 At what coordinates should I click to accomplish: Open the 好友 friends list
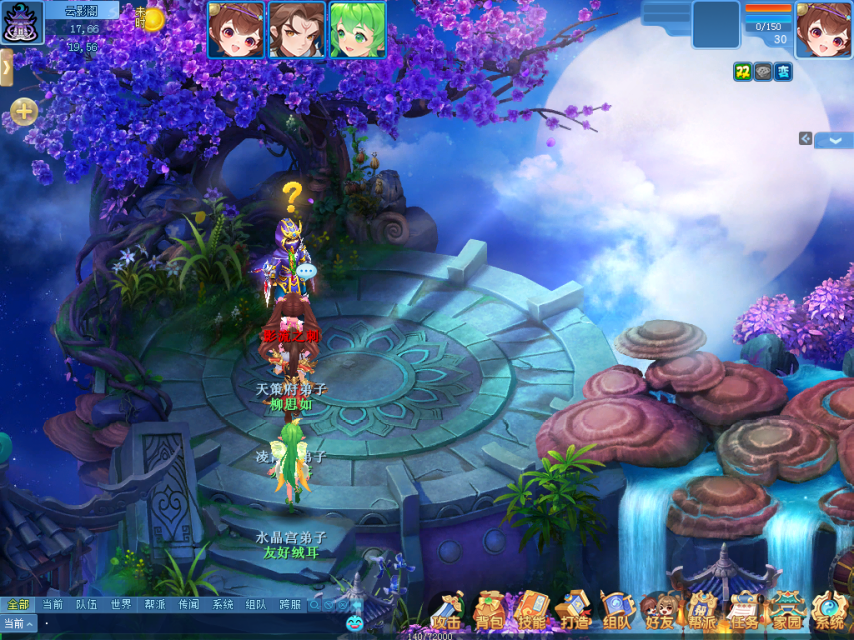pyautogui.click(x=660, y=610)
